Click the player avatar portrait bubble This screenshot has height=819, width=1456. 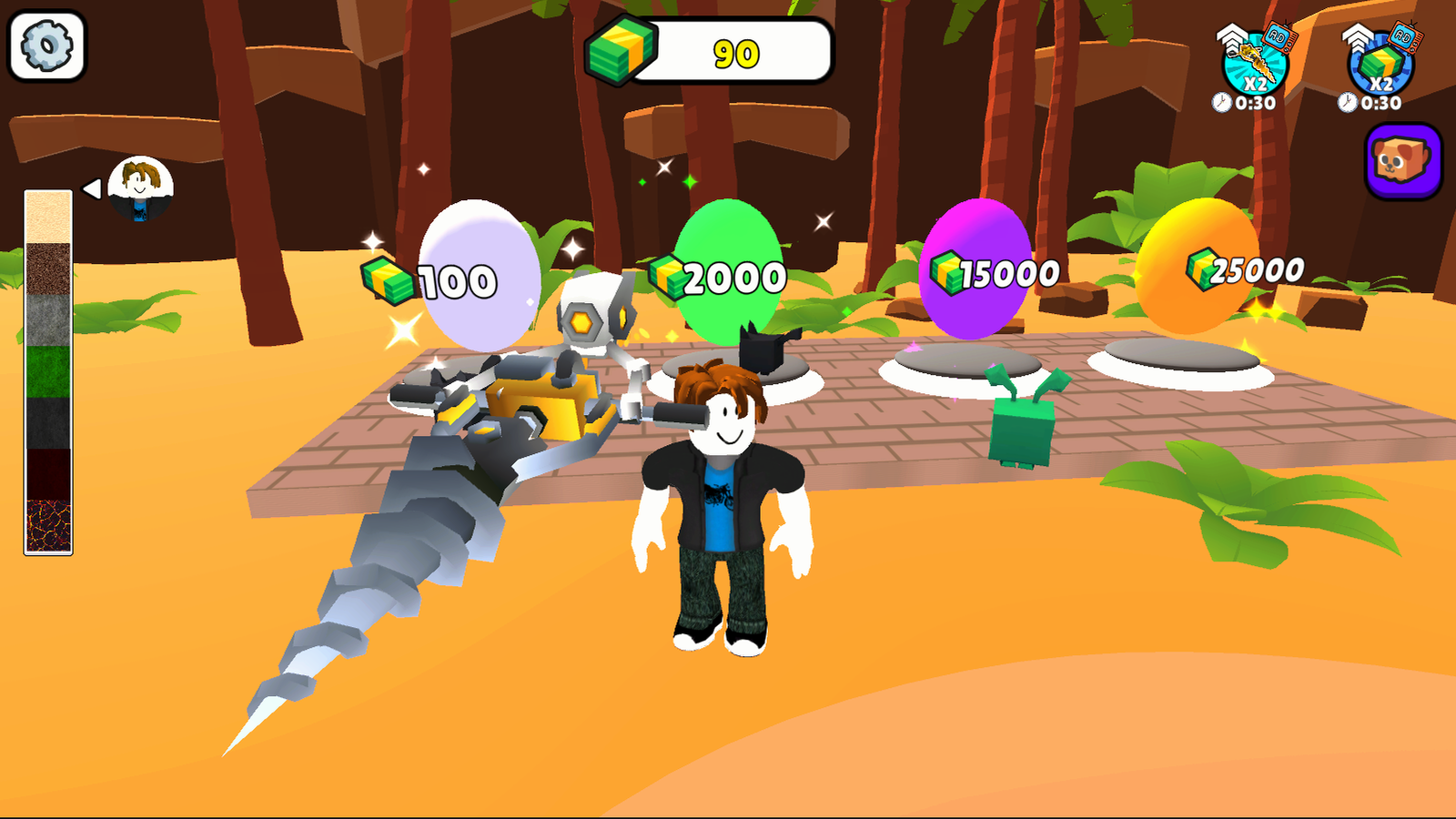(141, 189)
